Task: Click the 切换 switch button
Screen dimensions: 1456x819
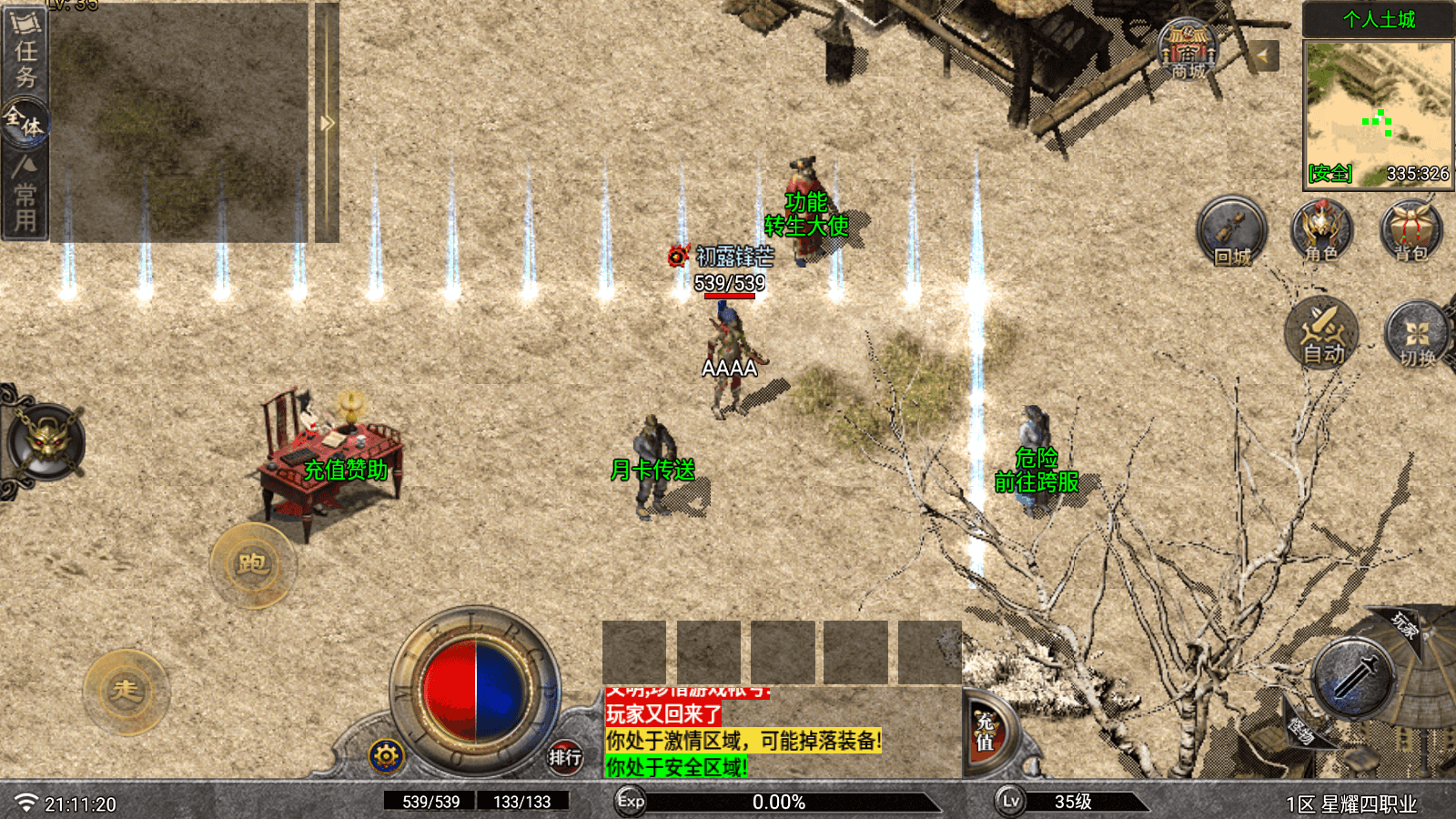Action: point(1416,335)
